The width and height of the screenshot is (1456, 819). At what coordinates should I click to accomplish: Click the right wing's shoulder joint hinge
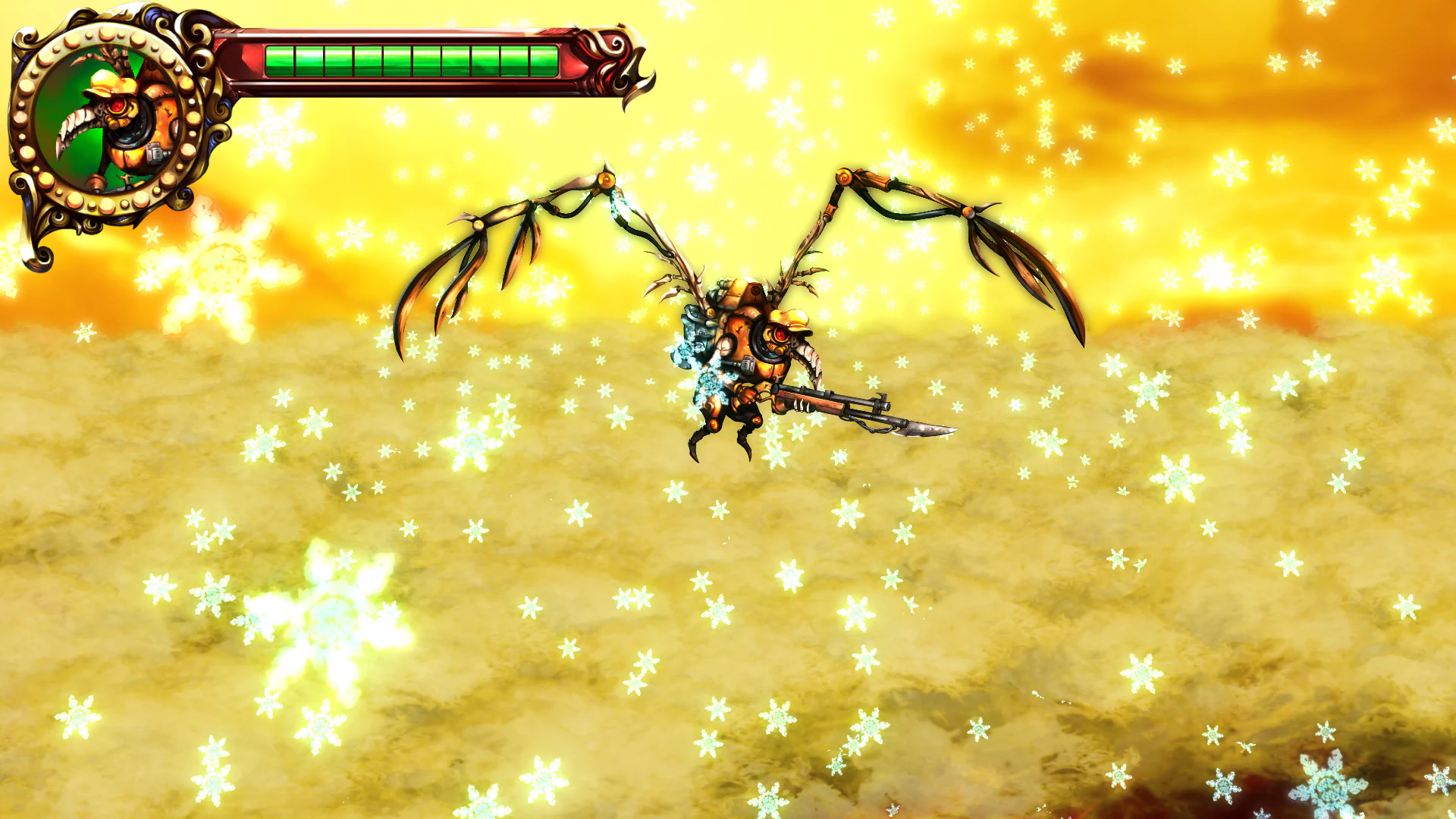(844, 177)
